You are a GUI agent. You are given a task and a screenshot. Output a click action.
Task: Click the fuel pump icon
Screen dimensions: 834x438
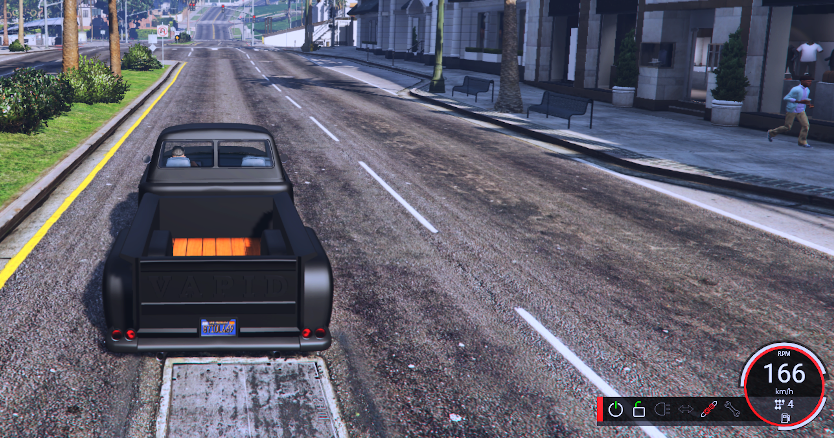785,417
